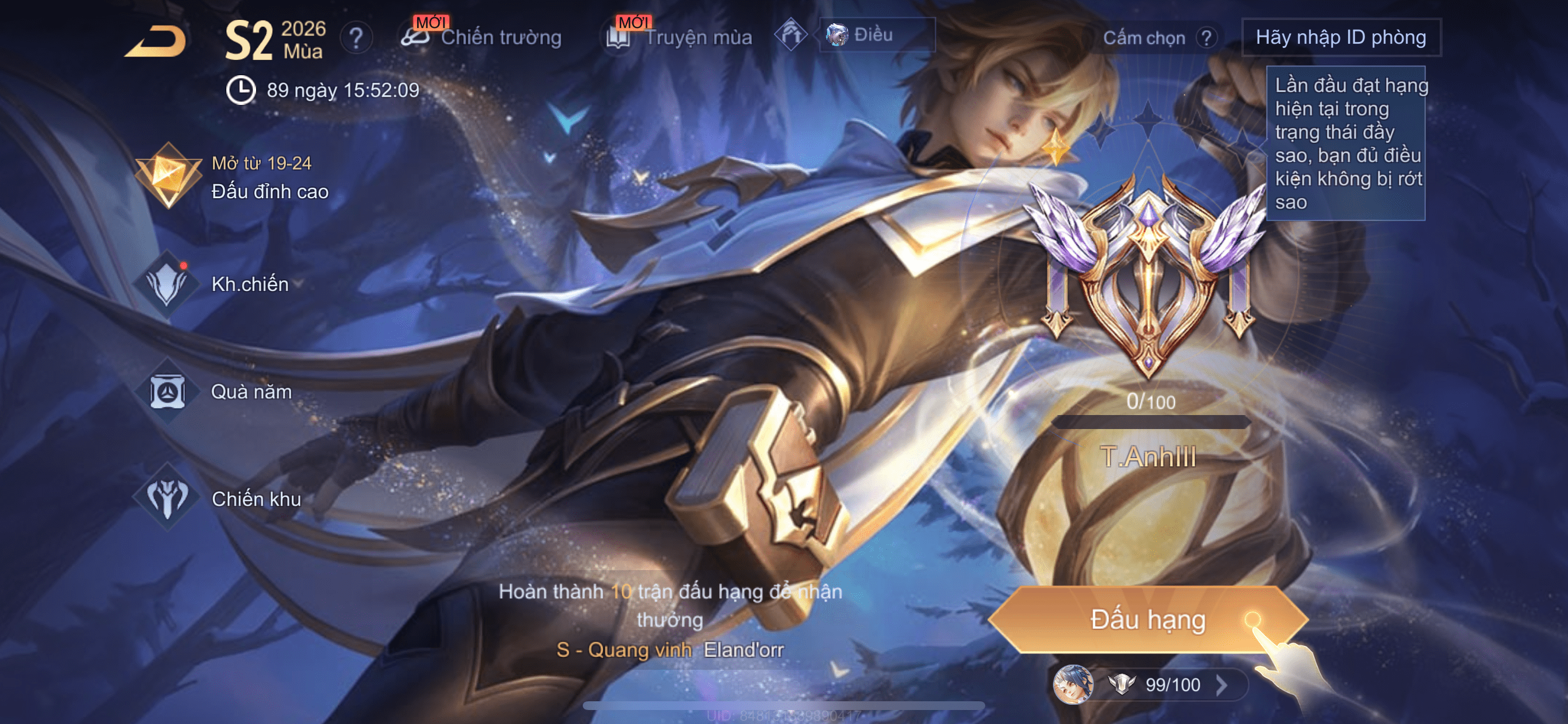Click the Hãy nhập ID phòng field
The width and height of the screenshot is (1568, 724).
coord(1340,38)
